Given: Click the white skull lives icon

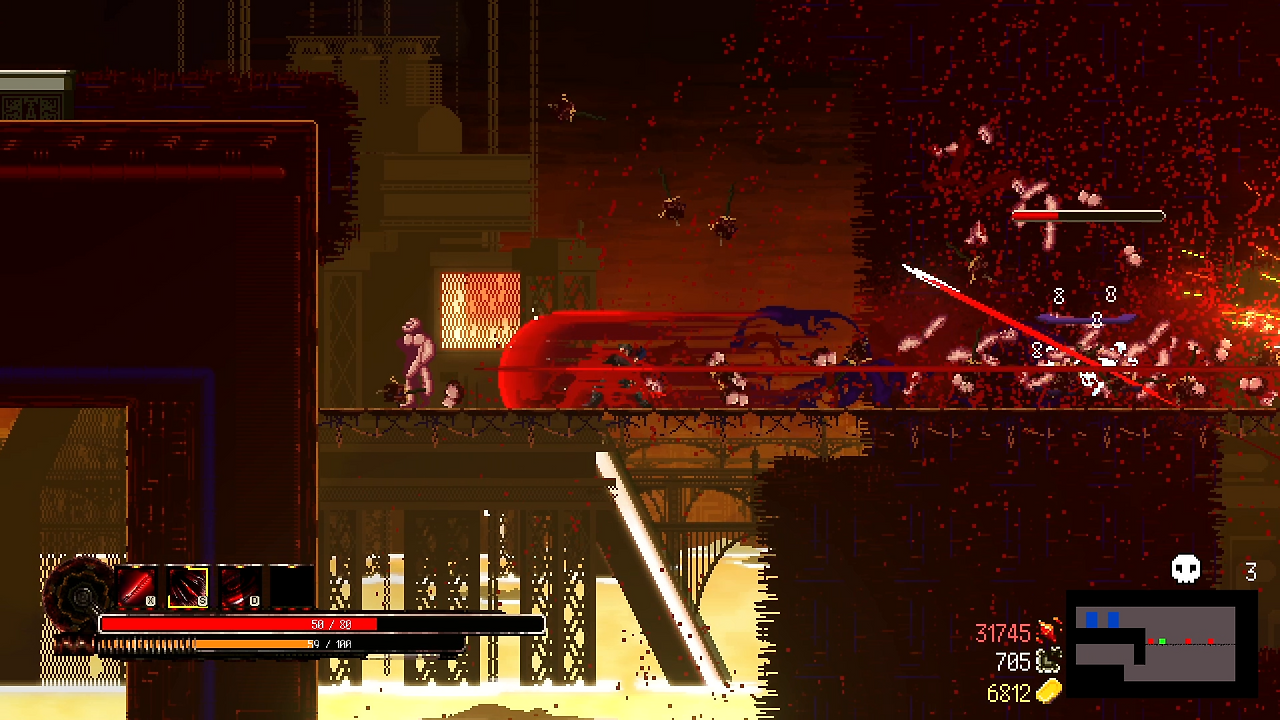Looking at the screenshot, I should pos(1186,568).
